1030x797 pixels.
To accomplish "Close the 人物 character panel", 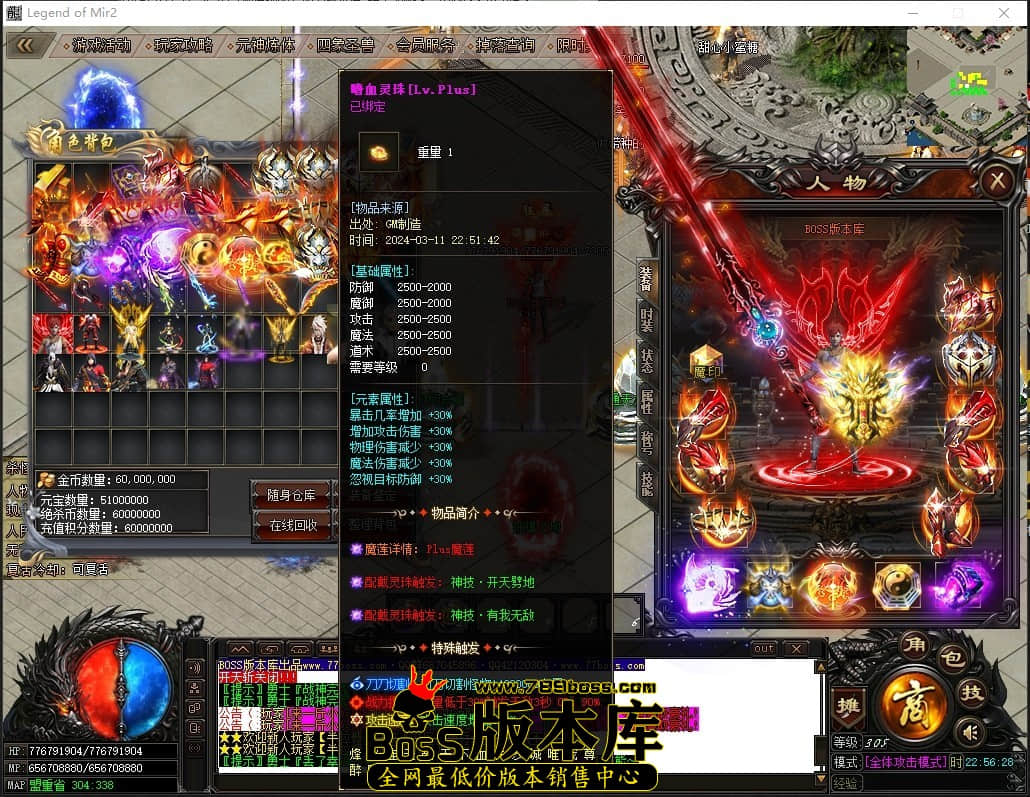I will point(996,181).
